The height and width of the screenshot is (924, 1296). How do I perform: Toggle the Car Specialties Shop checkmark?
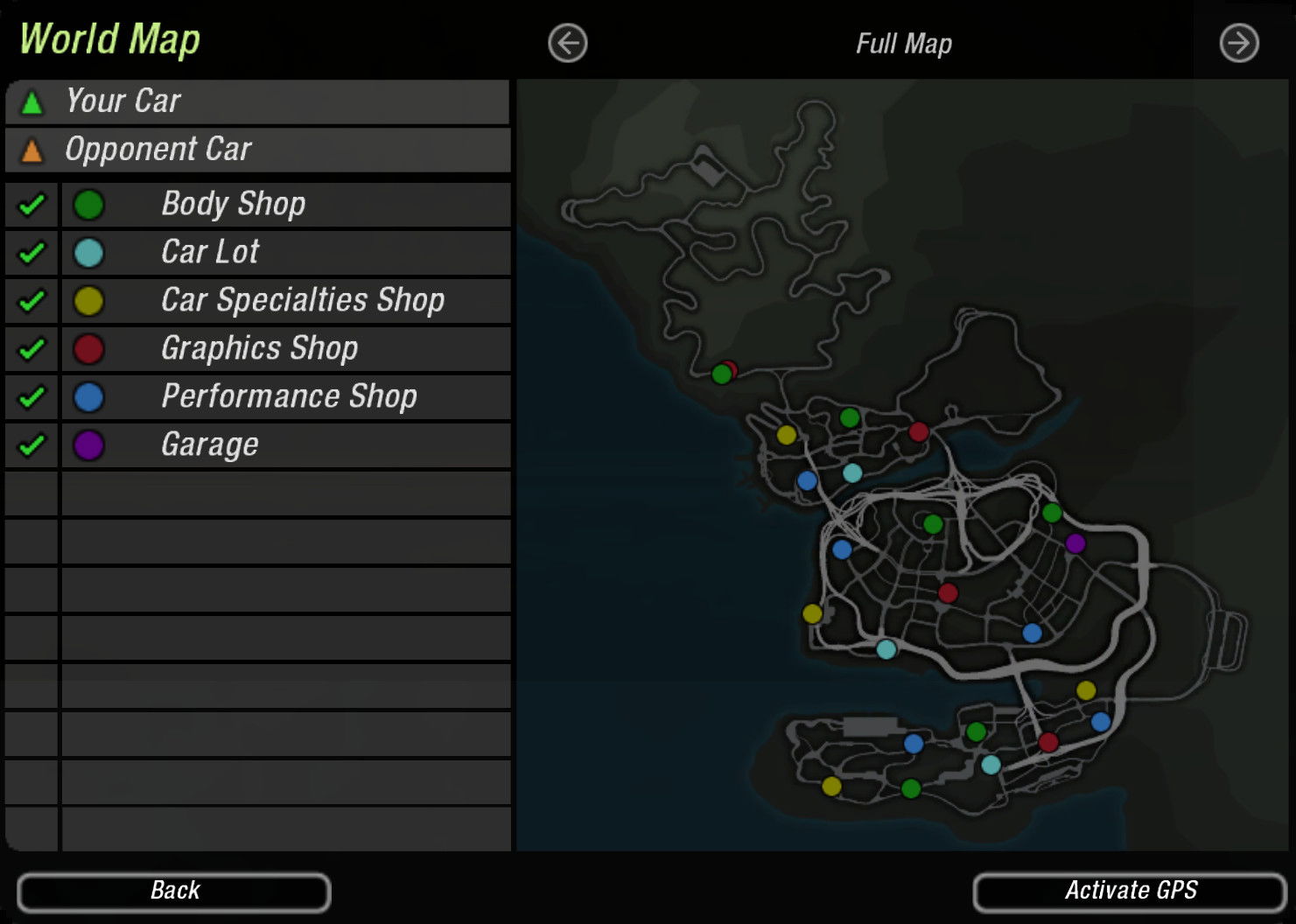tap(32, 301)
